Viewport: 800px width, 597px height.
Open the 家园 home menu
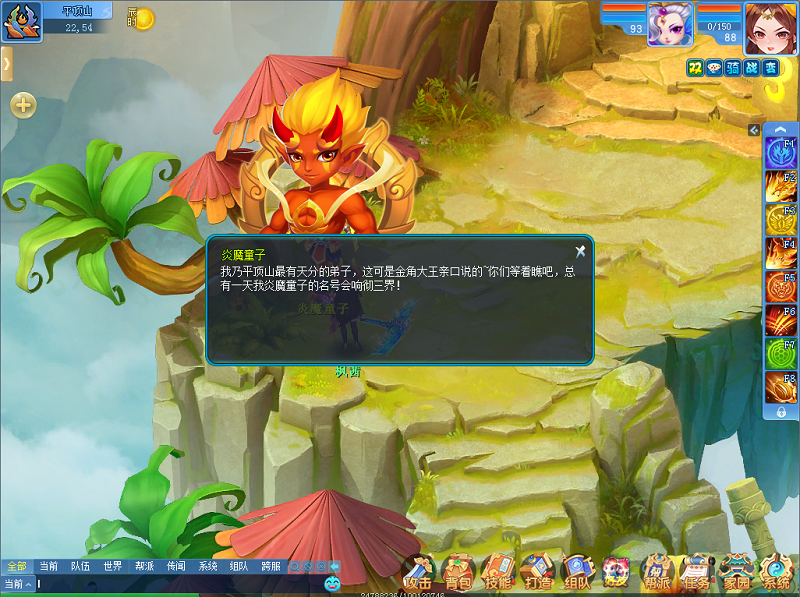pyautogui.click(x=737, y=573)
